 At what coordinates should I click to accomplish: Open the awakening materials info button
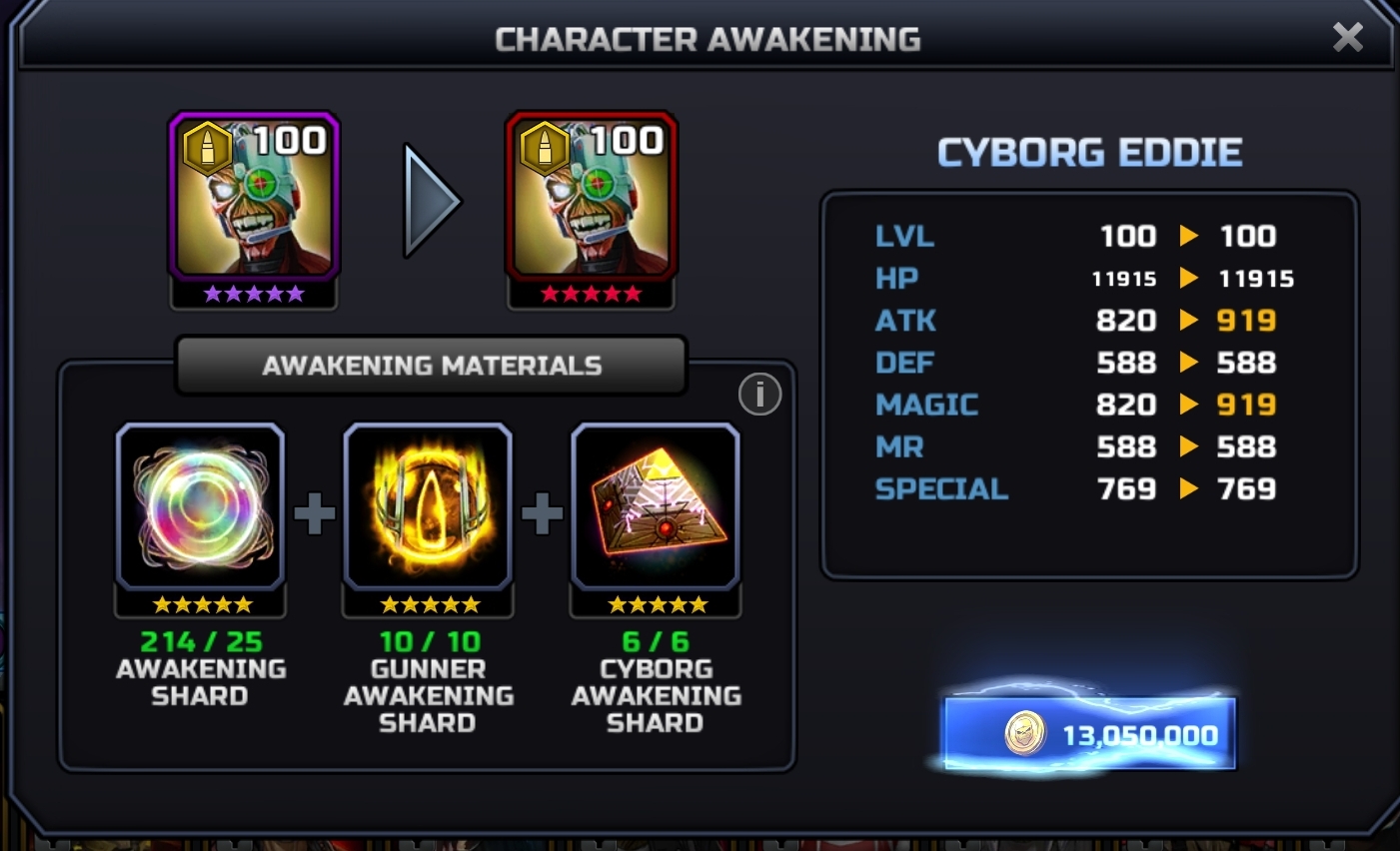[x=759, y=395]
